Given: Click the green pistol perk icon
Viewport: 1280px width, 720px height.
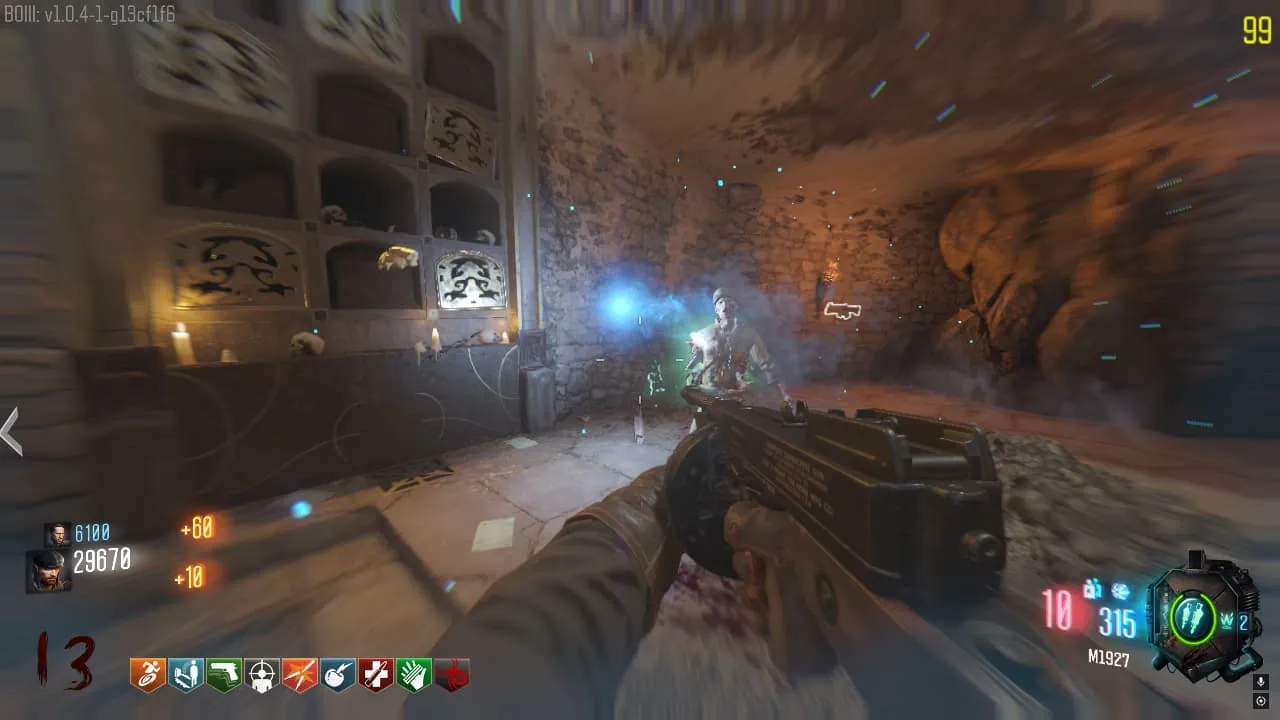Looking at the screenshot, I should click(223, 675).
